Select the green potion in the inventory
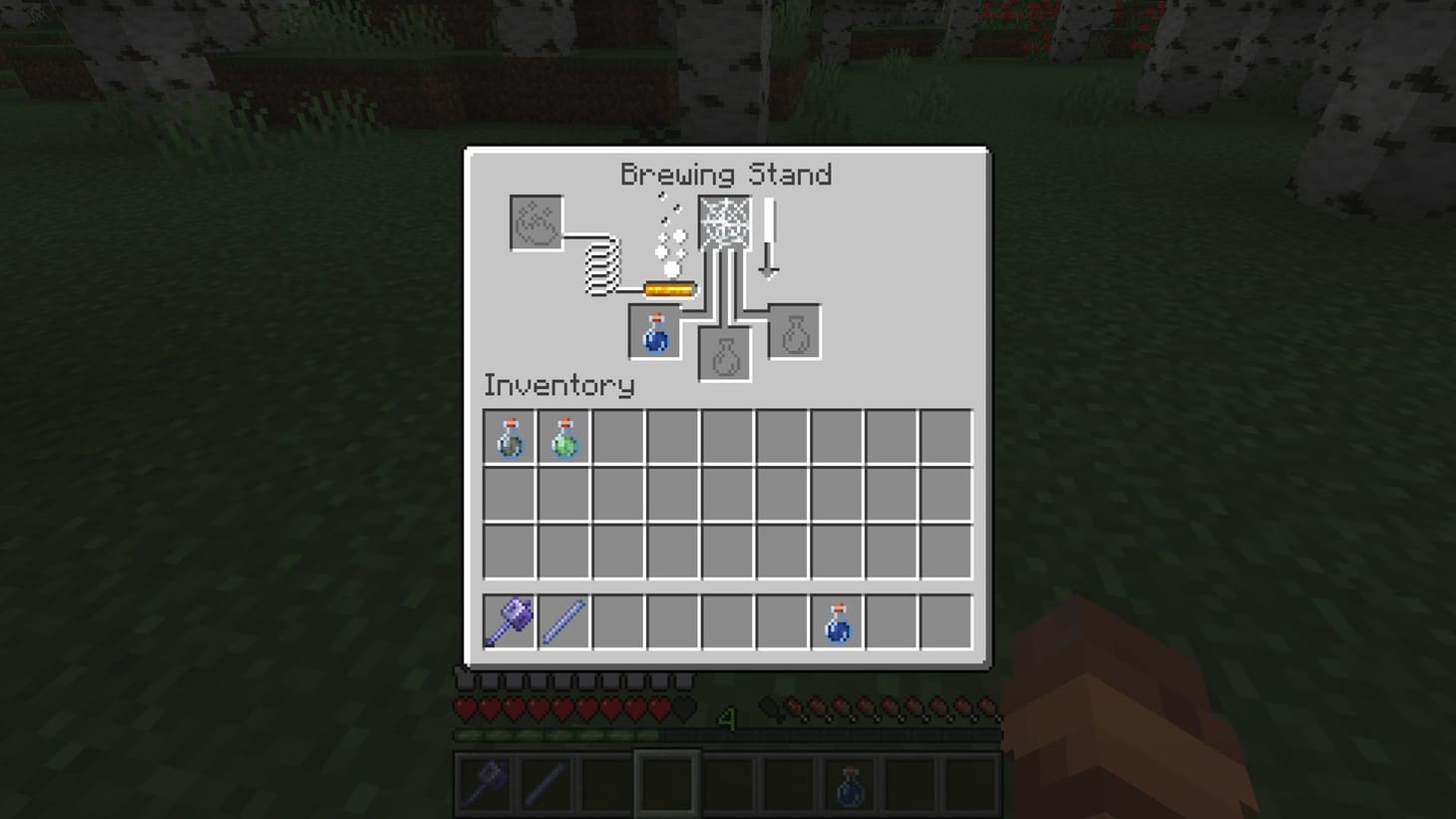 pos(563,436)
